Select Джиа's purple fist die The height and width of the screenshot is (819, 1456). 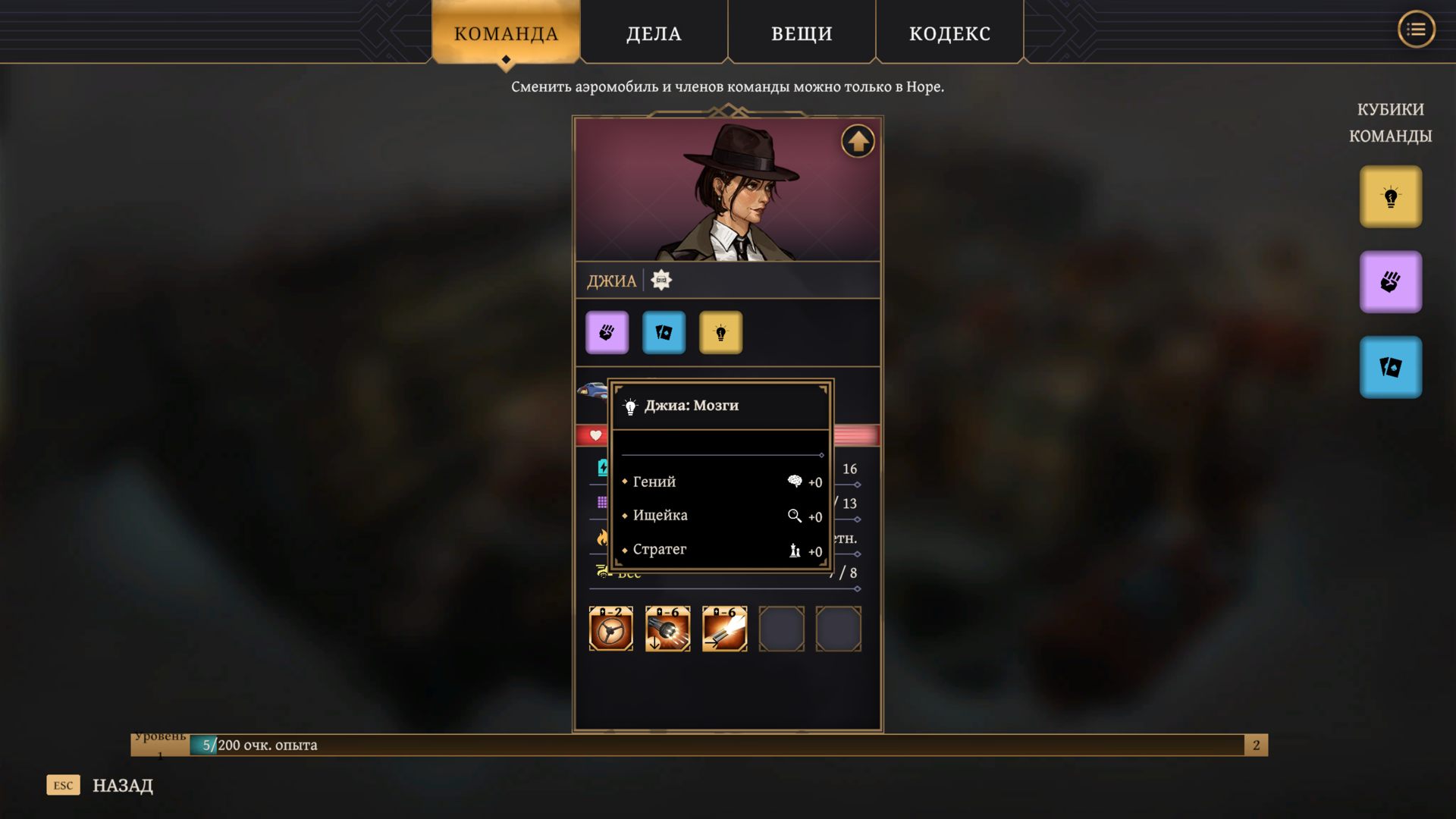click(607, 332)
